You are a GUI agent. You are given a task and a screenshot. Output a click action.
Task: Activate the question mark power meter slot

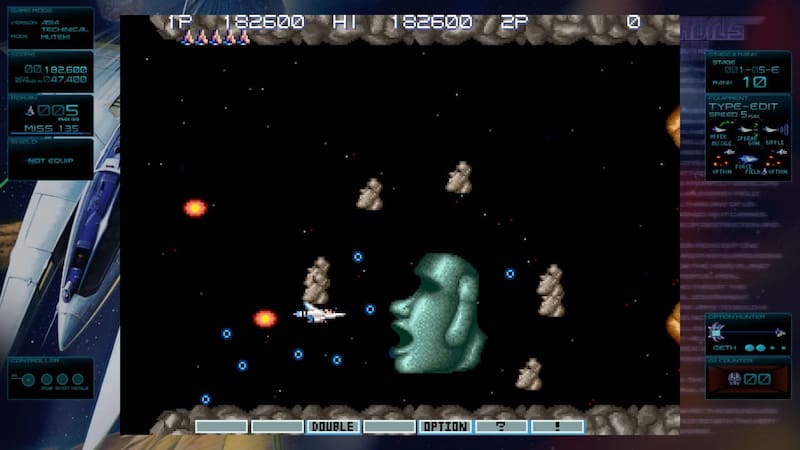coord(501,426)
